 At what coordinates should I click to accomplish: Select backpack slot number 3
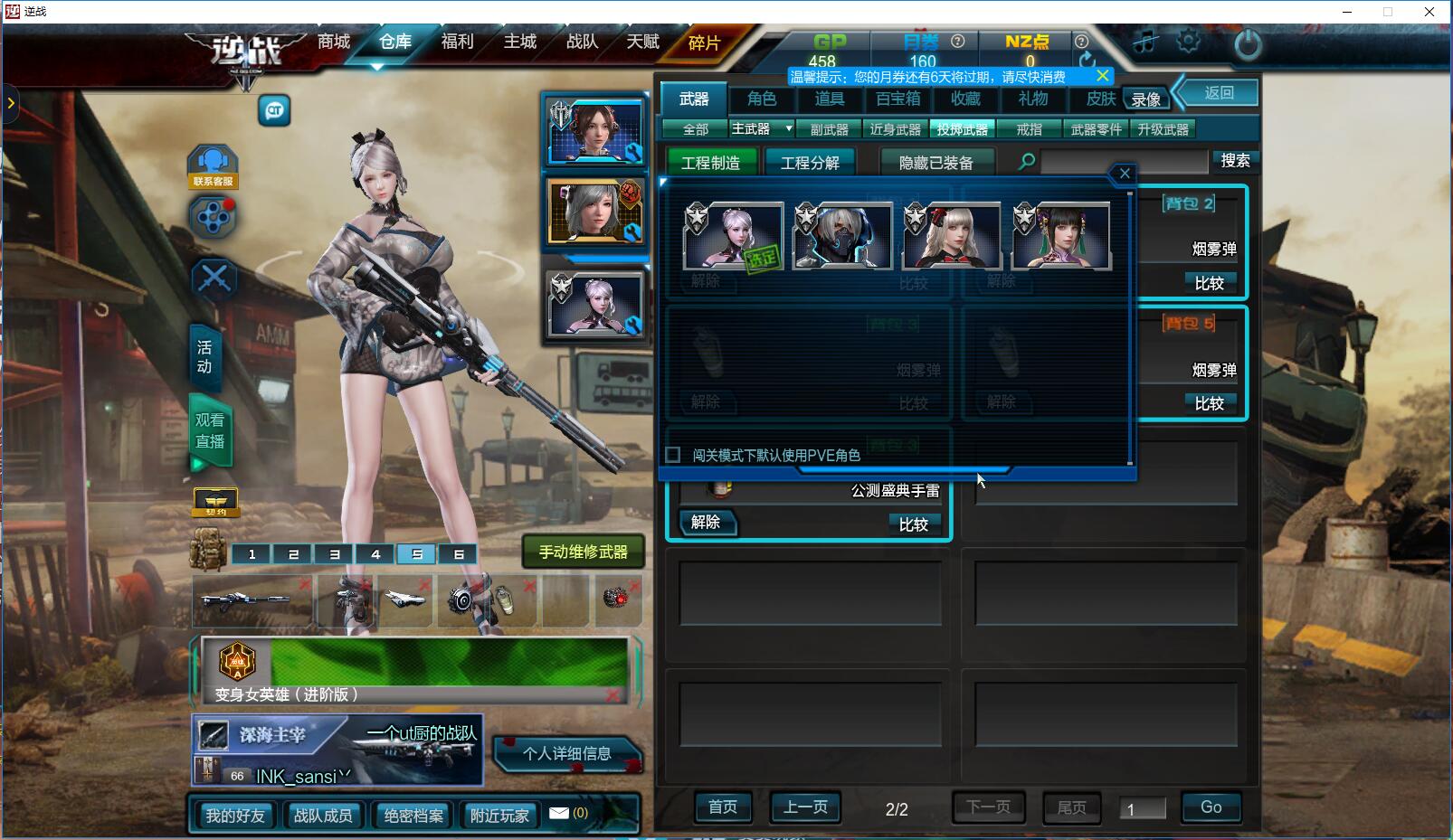335,554
